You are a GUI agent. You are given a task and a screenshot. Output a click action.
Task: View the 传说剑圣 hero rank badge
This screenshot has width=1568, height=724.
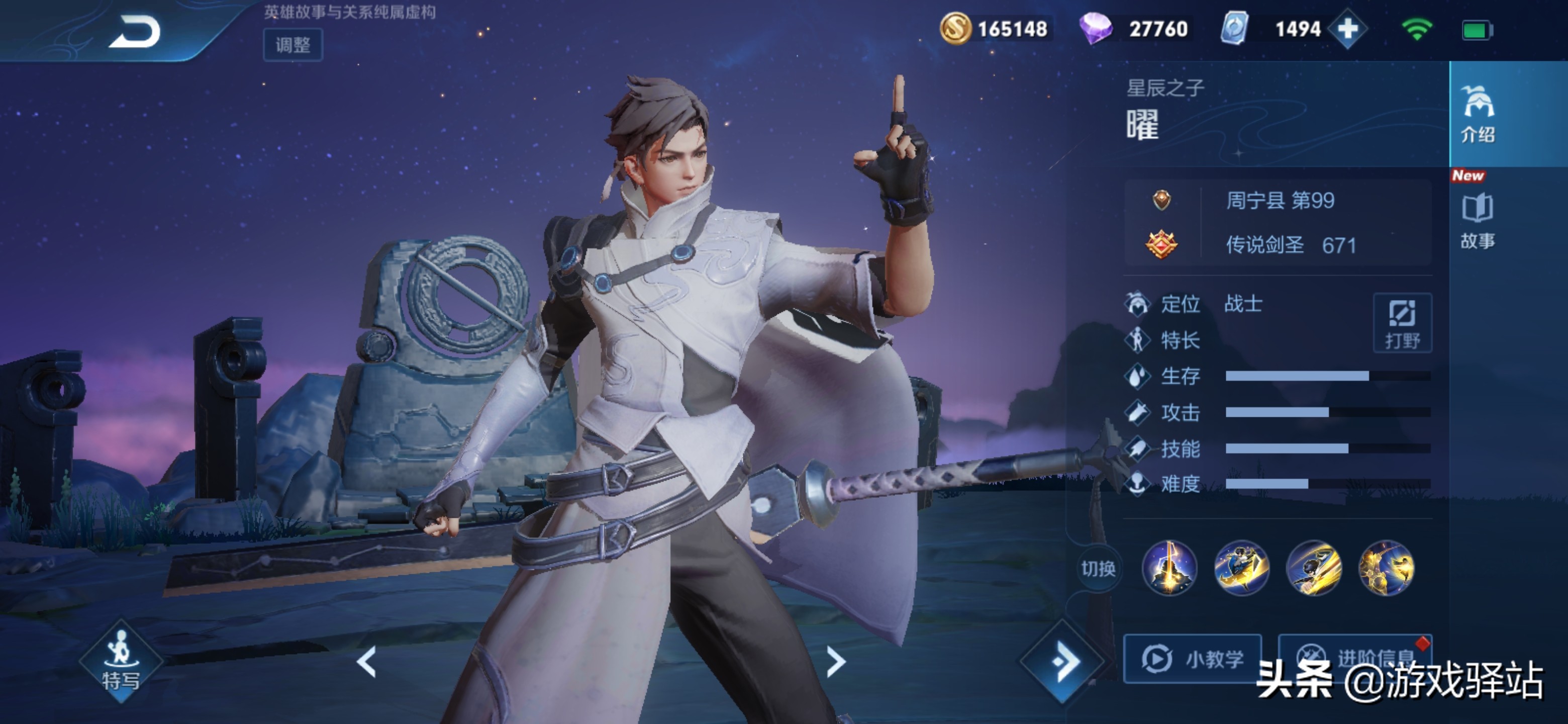[1161, 245]
